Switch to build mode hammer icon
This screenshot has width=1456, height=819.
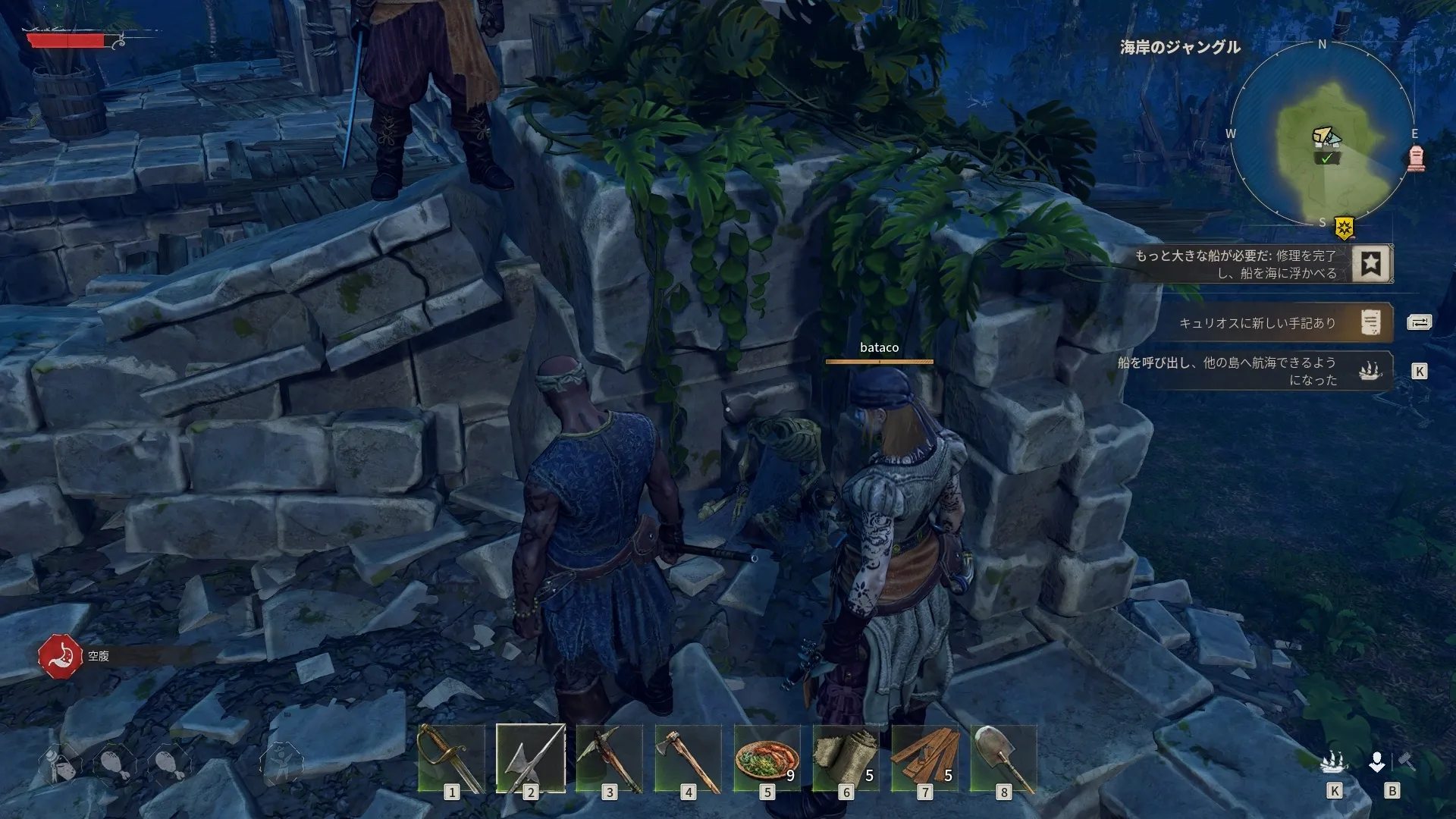pos(1406,761)
